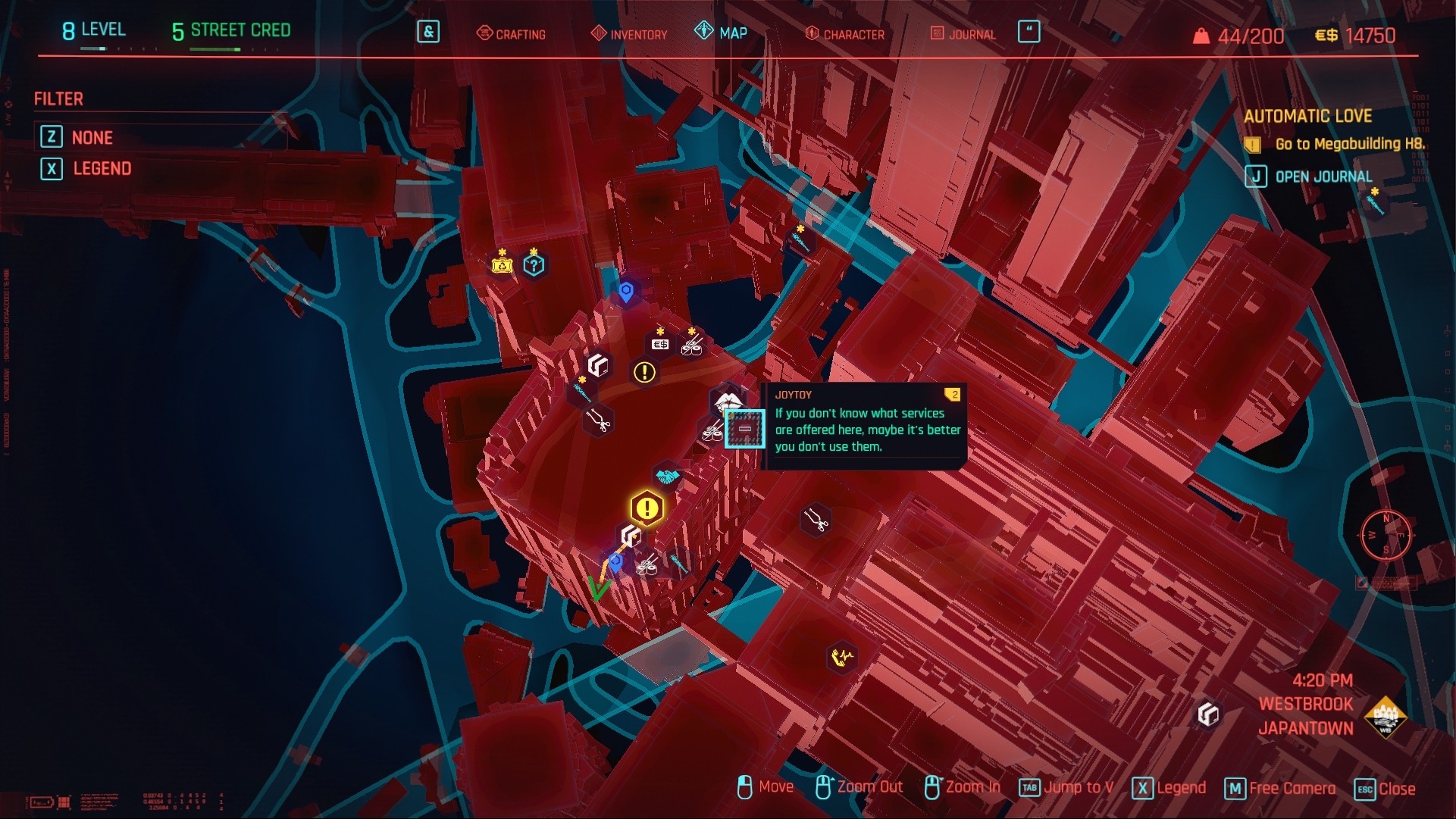The width and height of the screenshot is (1456, 819).
Task: Expand the Journal with the J shortcut button
Action: tap(1256, 177)
